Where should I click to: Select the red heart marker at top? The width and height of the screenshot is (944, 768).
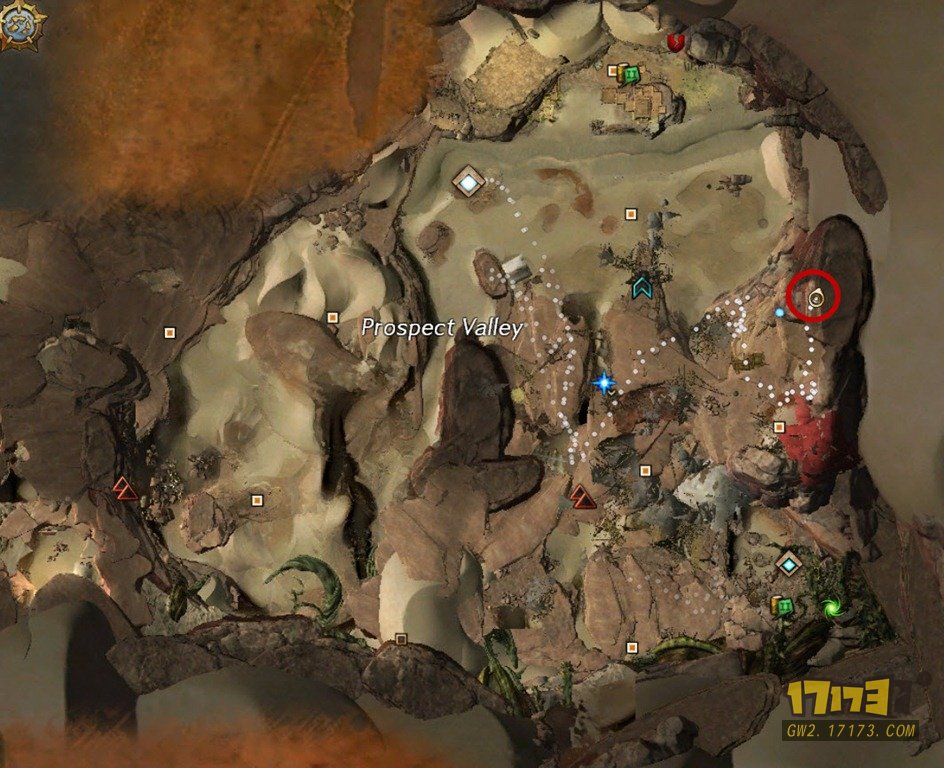(x=675, y=41)
